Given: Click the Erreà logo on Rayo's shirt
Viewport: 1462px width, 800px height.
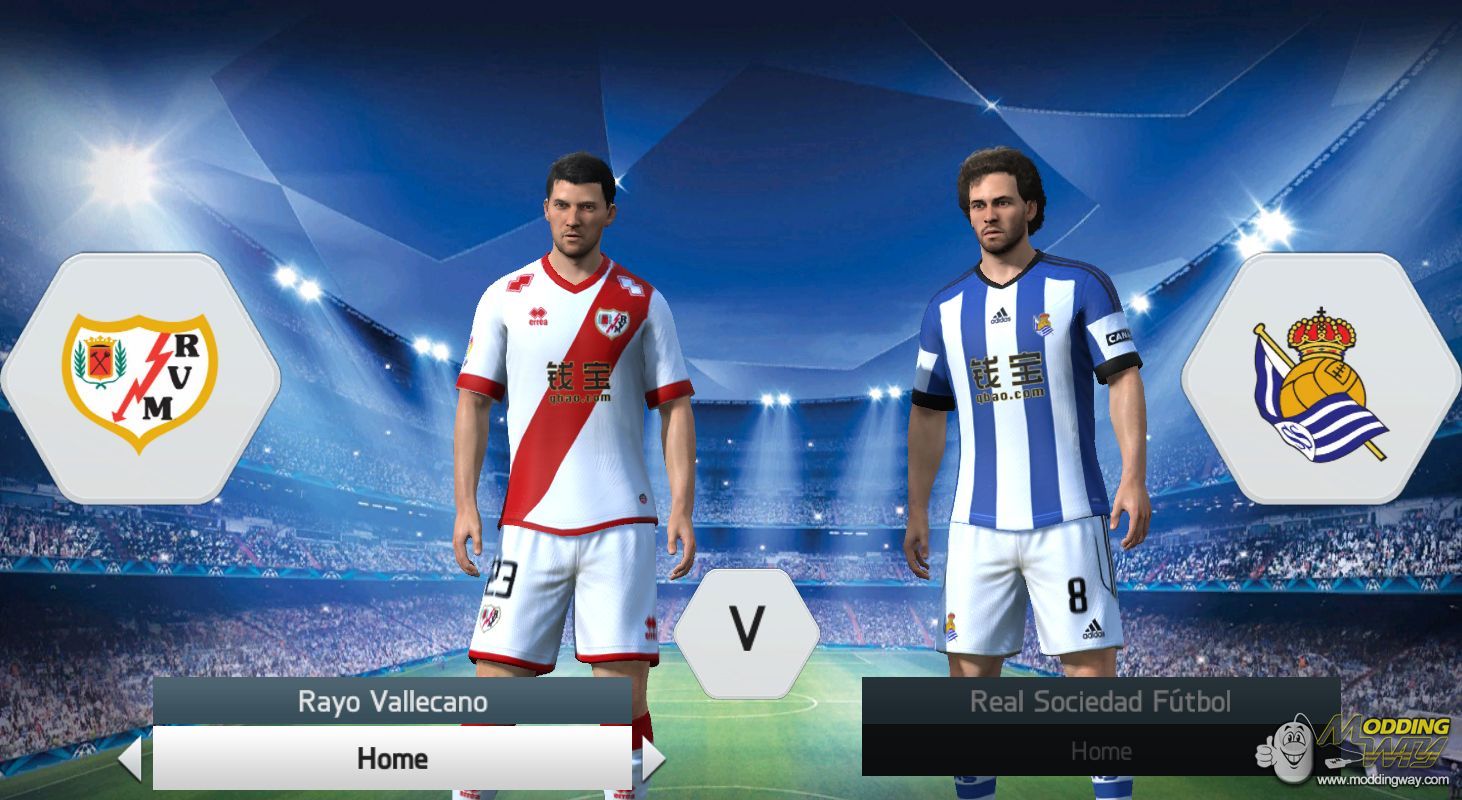Looking at the screenshot, I should click(536, 318).
